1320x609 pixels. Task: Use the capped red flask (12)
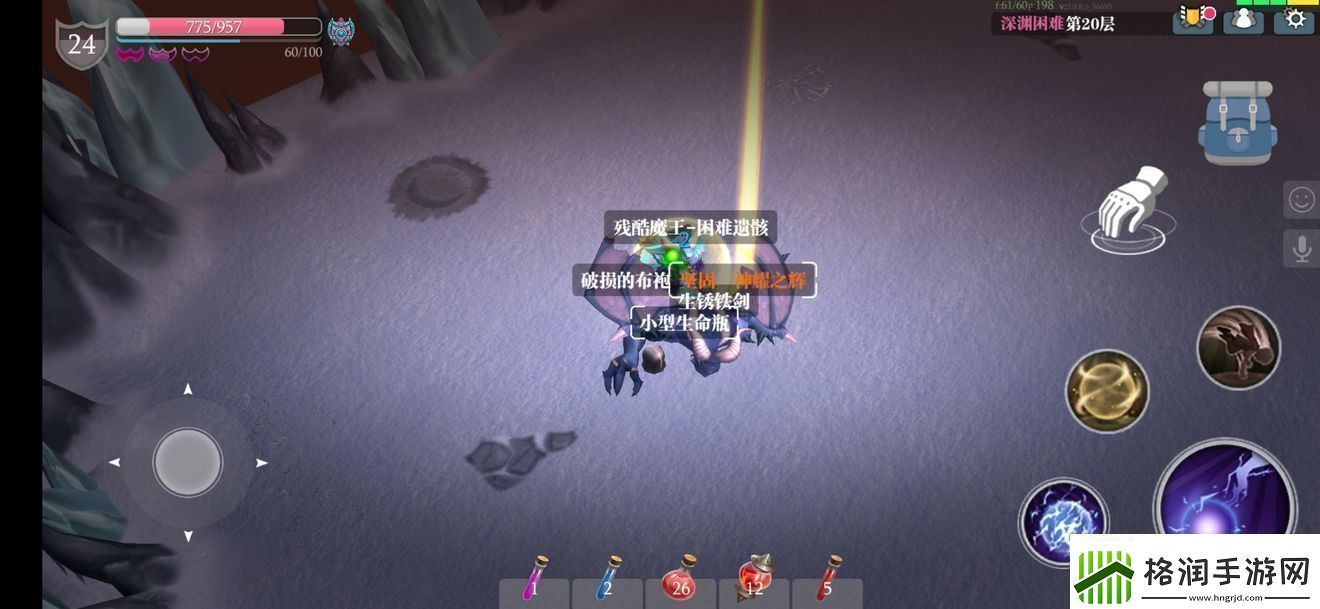(754, 581)
